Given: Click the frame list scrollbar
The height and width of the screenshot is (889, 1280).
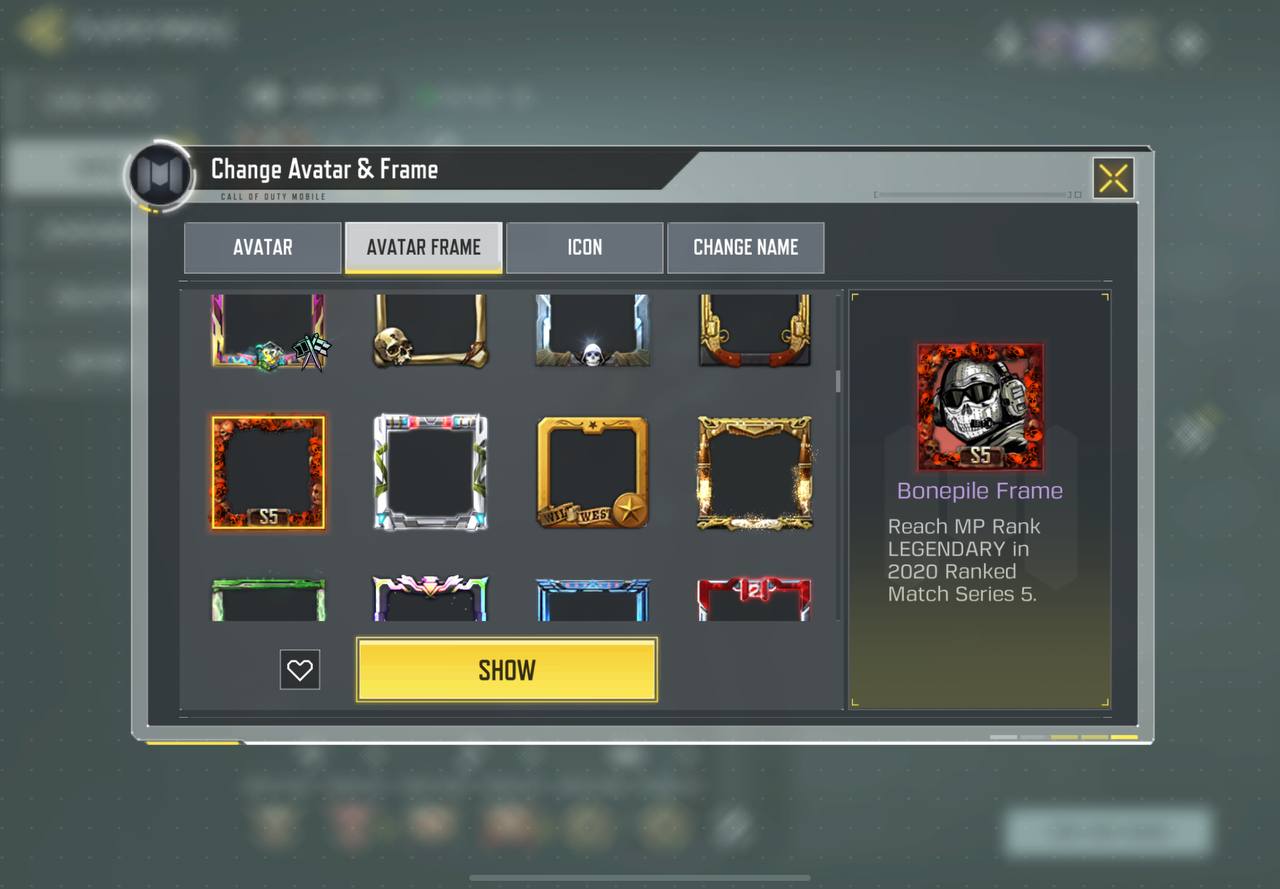Looking at the screenshot, I should click(x=838, y=381).
